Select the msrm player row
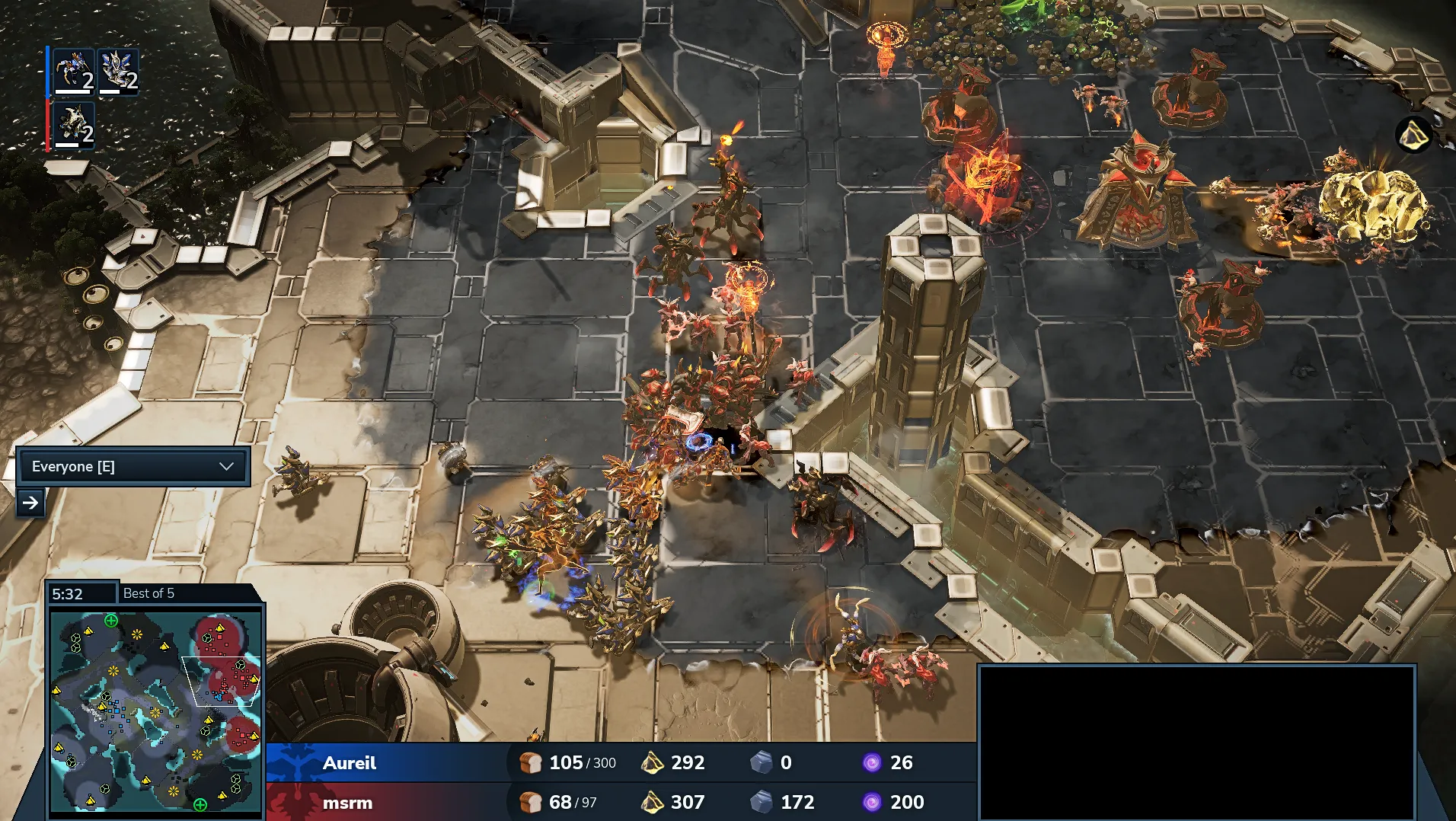Screen dimensions: 1456x821 (349, 802)
